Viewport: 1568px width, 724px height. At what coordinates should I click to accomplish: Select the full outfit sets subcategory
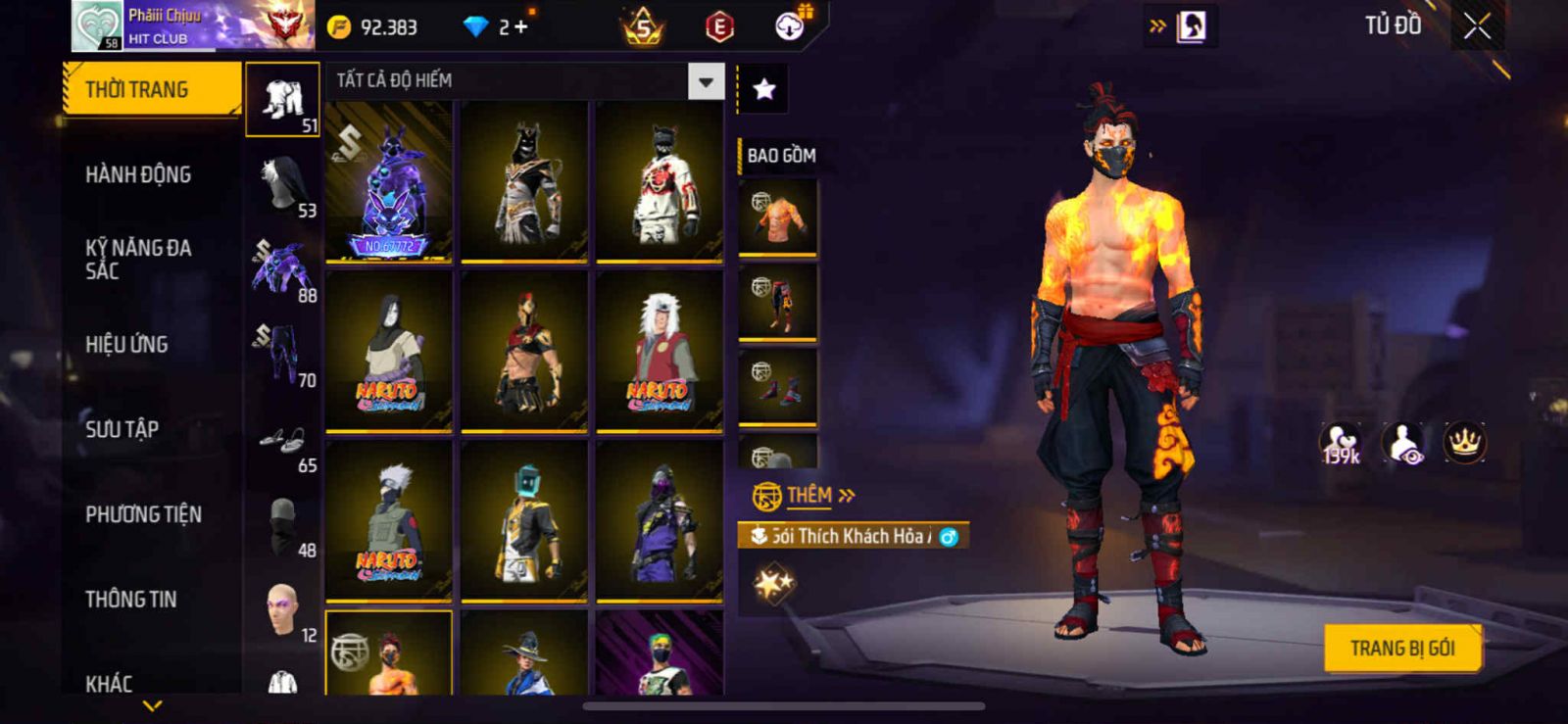point(282,99)
